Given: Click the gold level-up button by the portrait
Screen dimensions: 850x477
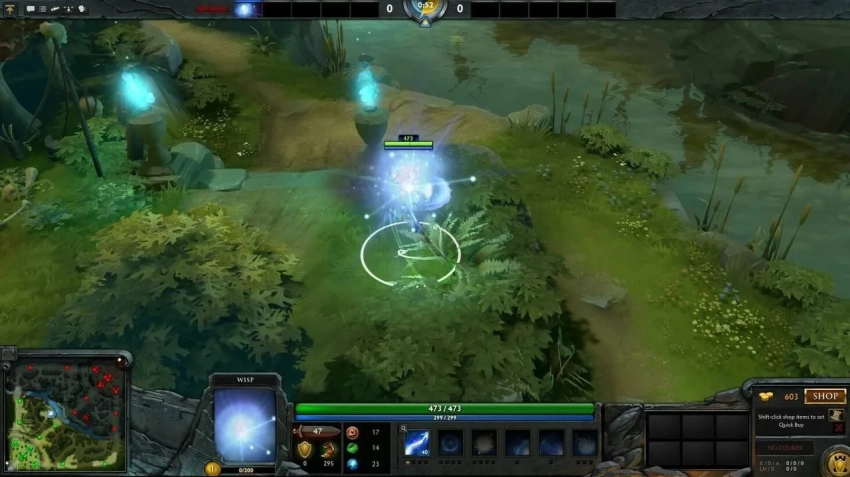Looking at the screenshot, I should pos(212,468).
